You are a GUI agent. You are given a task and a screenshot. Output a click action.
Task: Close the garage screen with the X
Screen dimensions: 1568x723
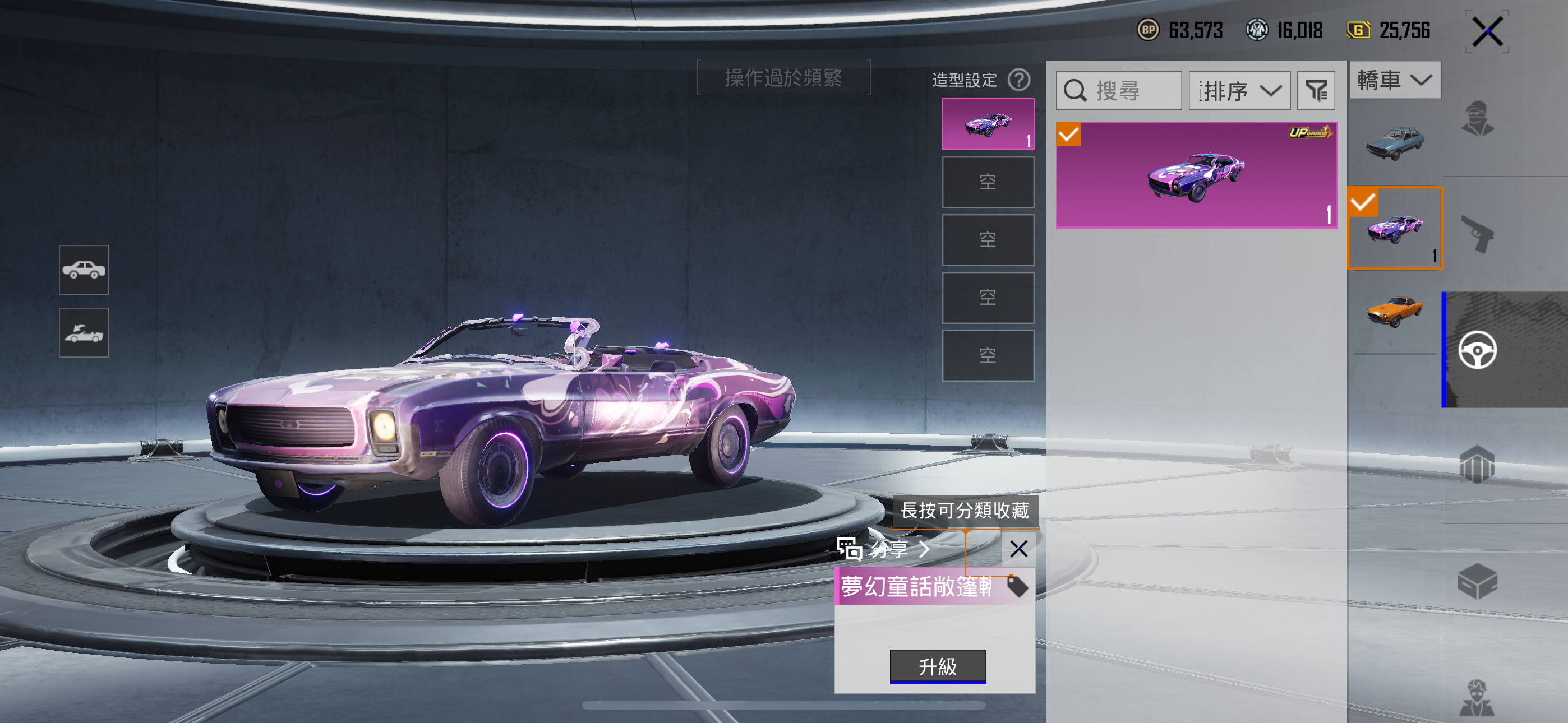click(1487, 31)
